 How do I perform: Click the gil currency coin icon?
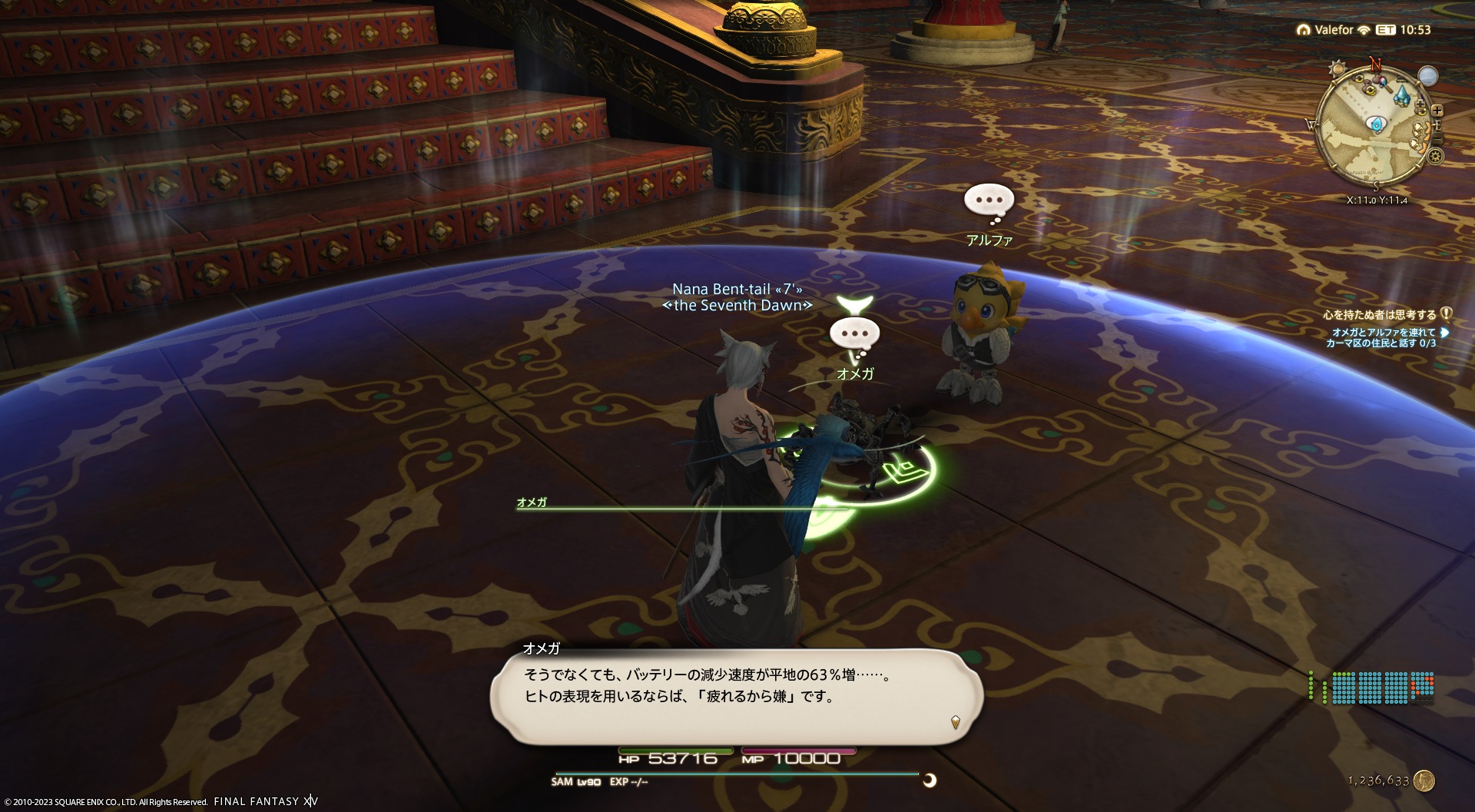(x=1424, y=781)
